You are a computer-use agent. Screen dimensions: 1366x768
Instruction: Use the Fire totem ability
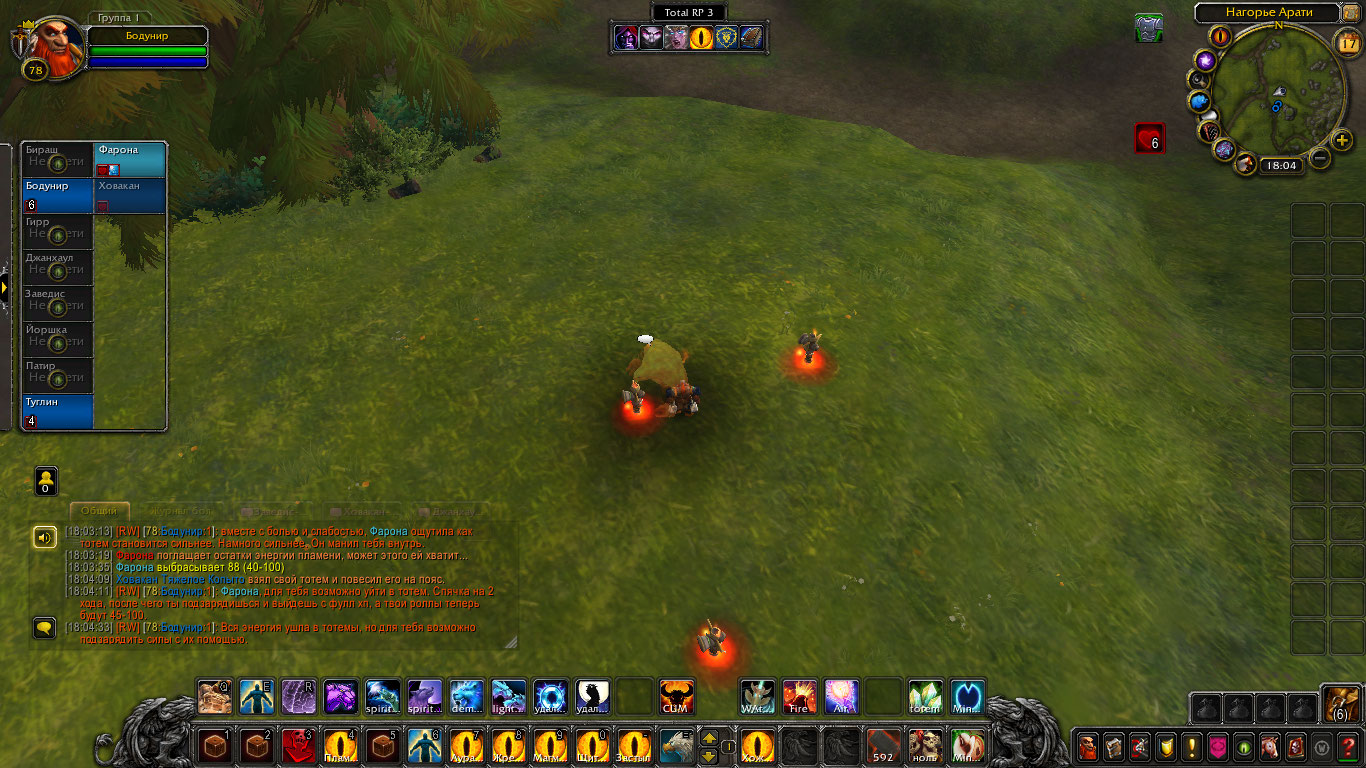click(x=799, y=696)
